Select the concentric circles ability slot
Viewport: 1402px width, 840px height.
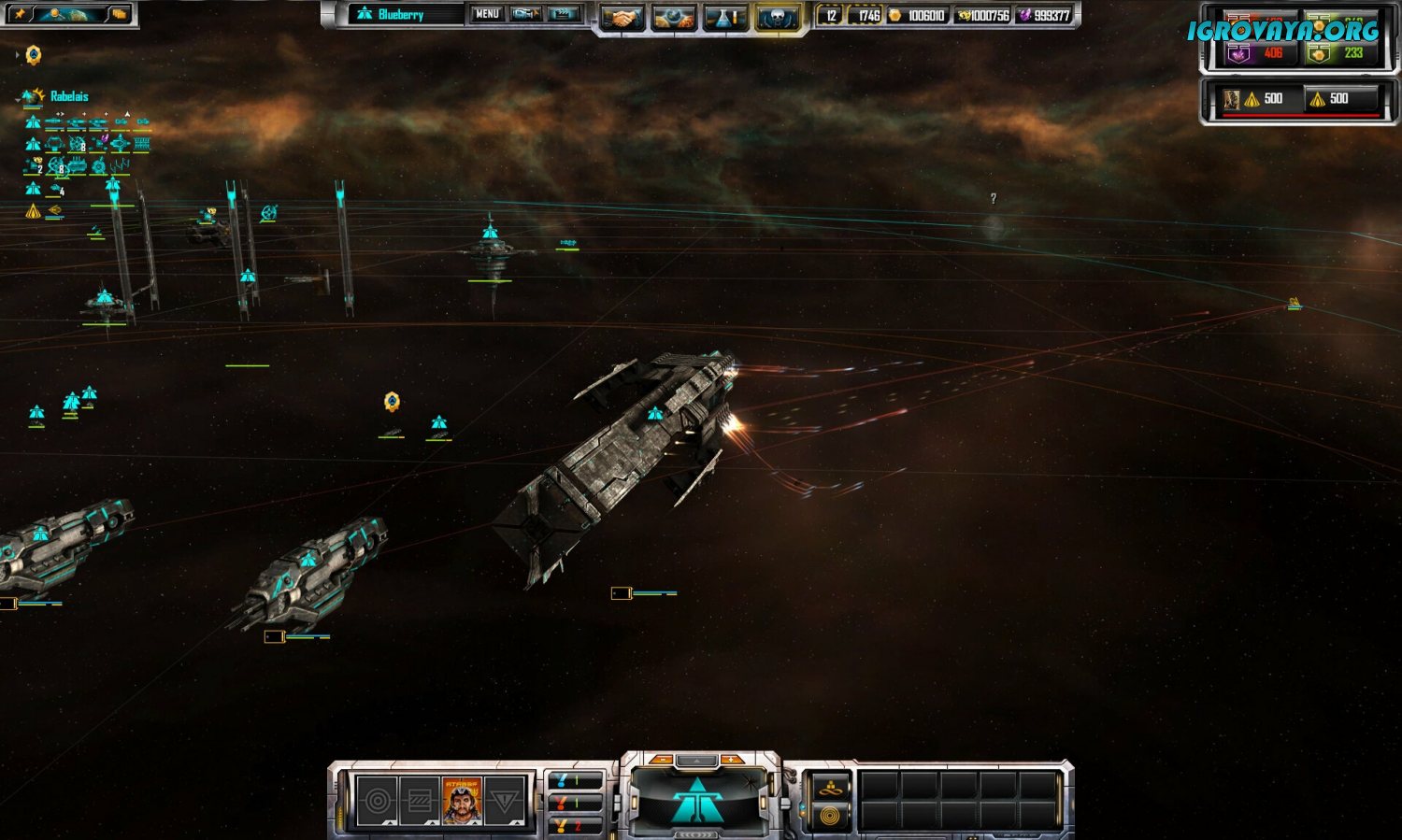(378, 801)
